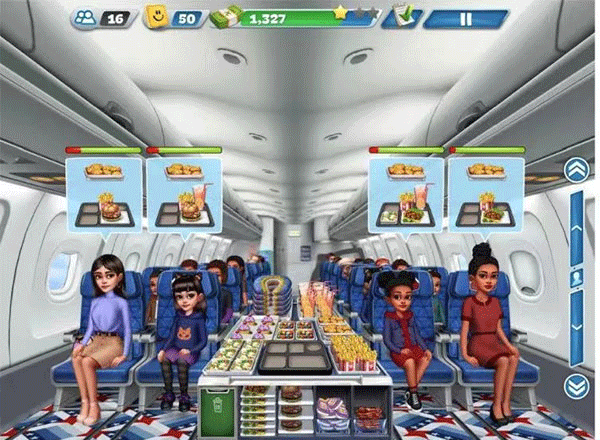The width and height of the screenshot is (600, 440).
Task: Pause the game
Action: coord(463,18)
